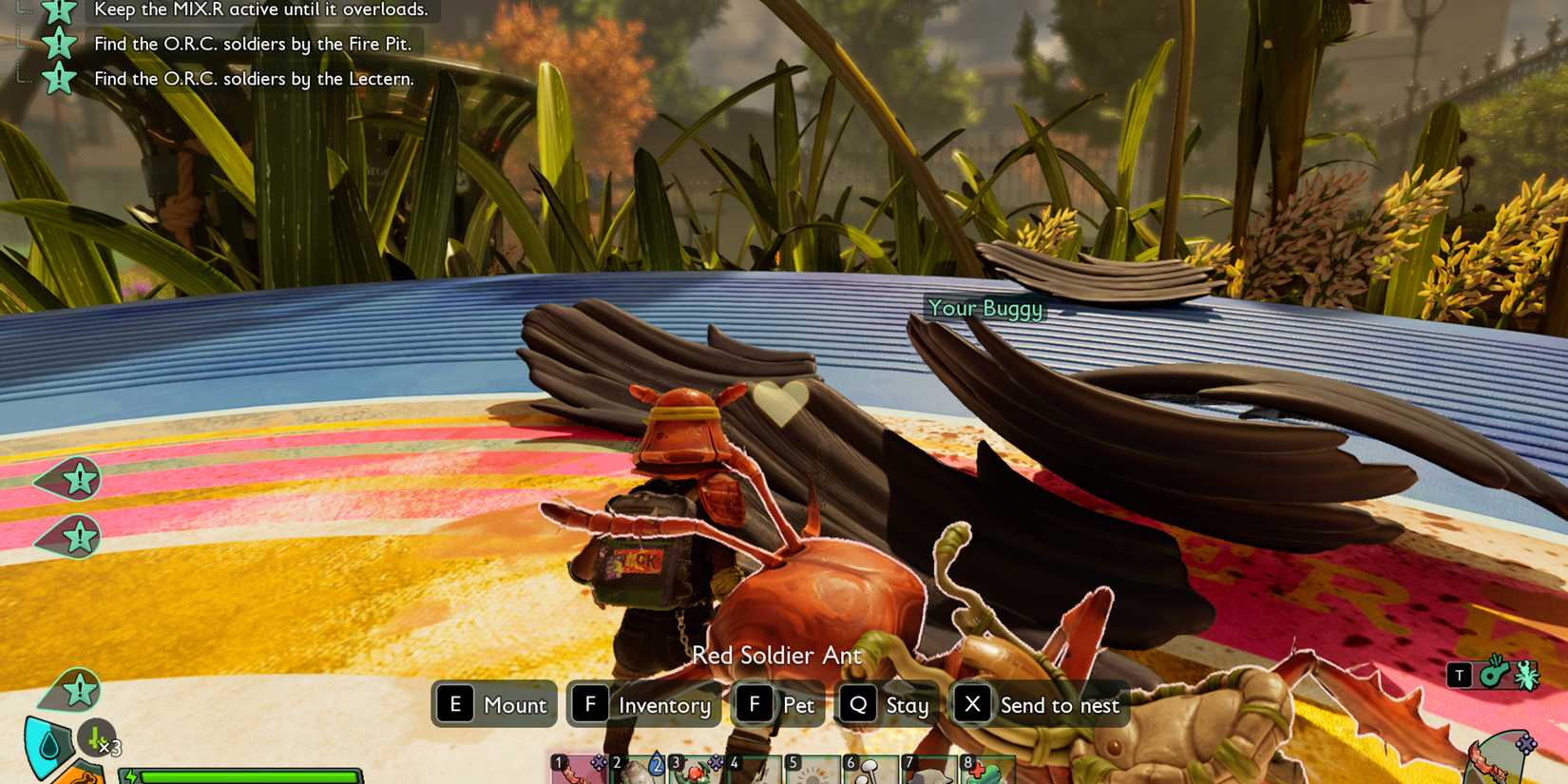This screenshot has width=1568, height=784.
Task: Click the 'Pet' interaction button
Action: click(777, 705)
